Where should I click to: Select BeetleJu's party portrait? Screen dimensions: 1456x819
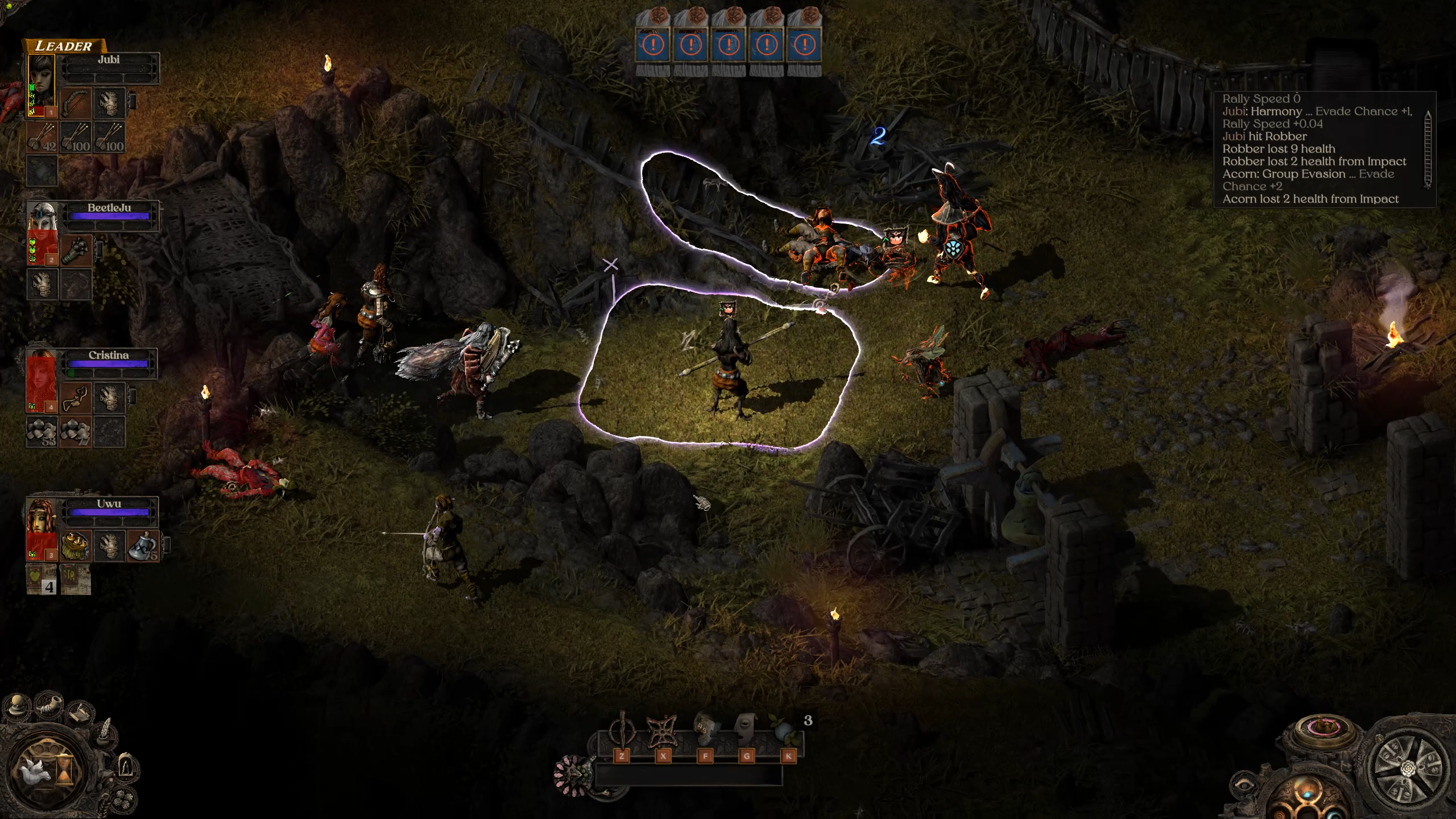pyautogui.click(x=42, y=233)
